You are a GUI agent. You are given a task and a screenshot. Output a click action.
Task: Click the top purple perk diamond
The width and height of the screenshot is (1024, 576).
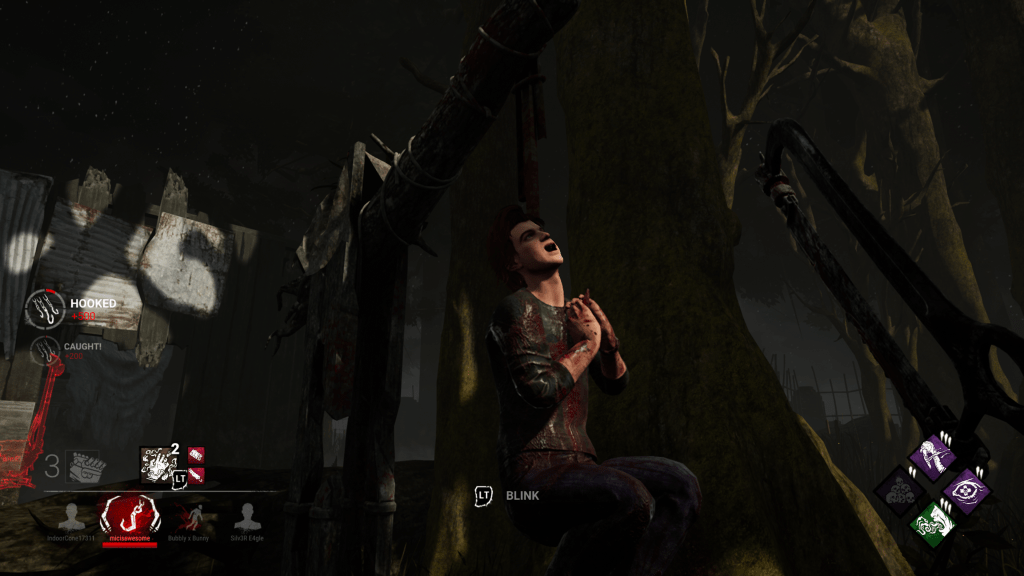click(933, 457)
